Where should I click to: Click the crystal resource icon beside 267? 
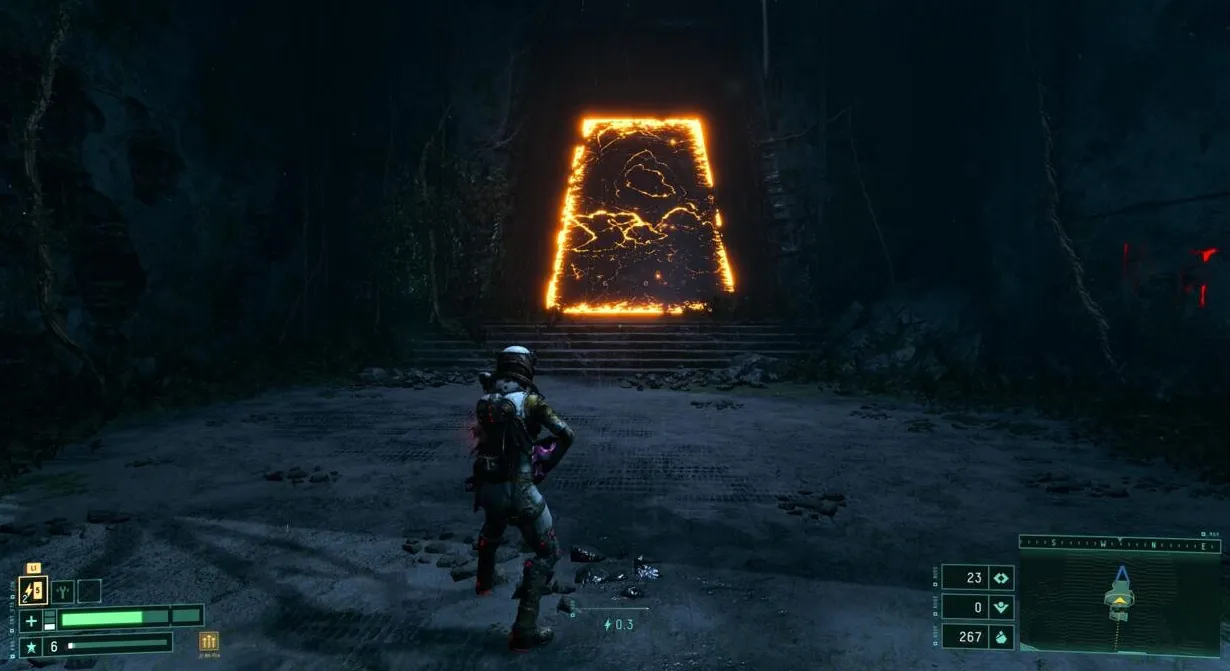(x=1001, y=636)
